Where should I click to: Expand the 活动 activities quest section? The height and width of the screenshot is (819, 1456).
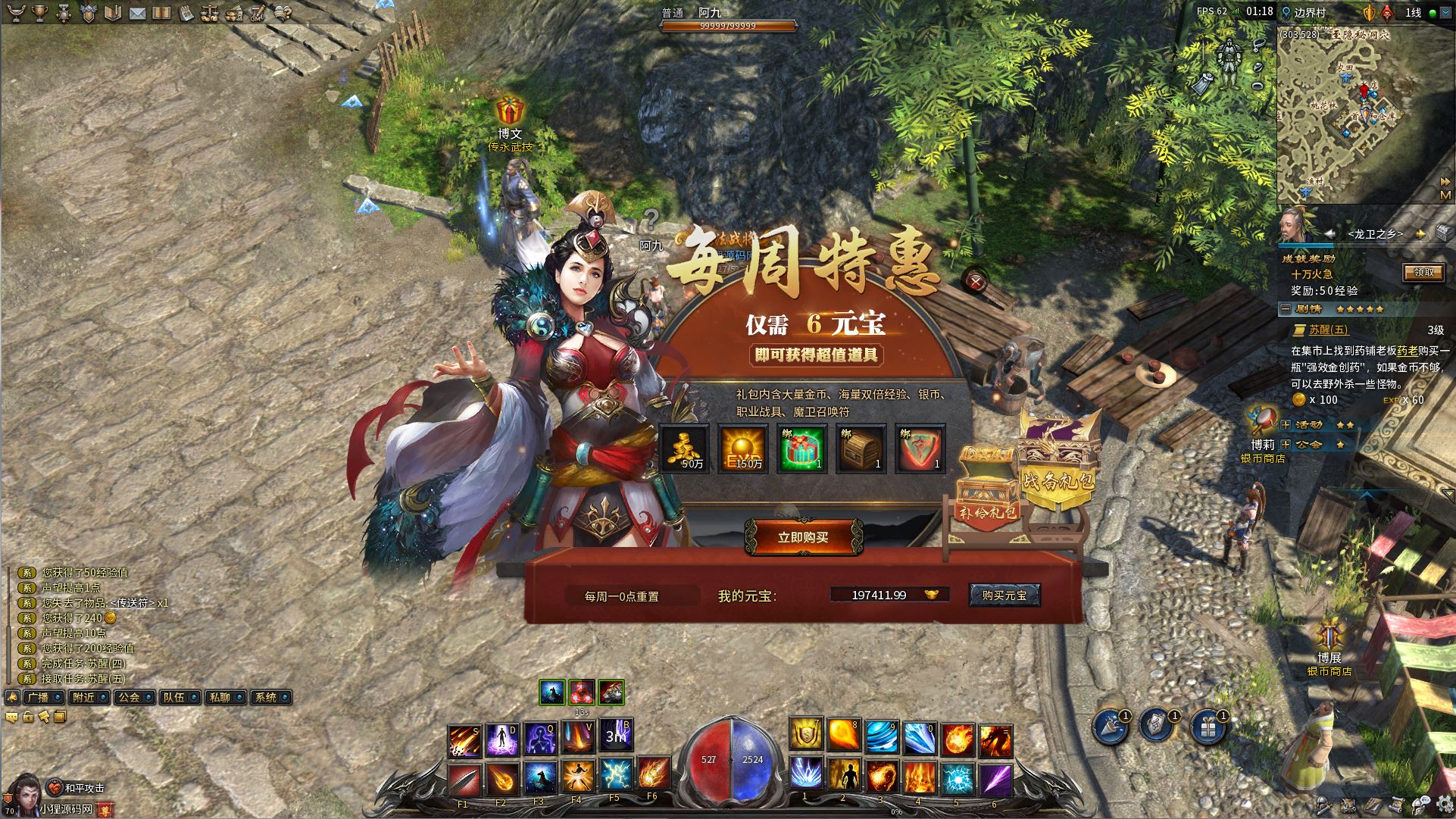pos(1286,425)
